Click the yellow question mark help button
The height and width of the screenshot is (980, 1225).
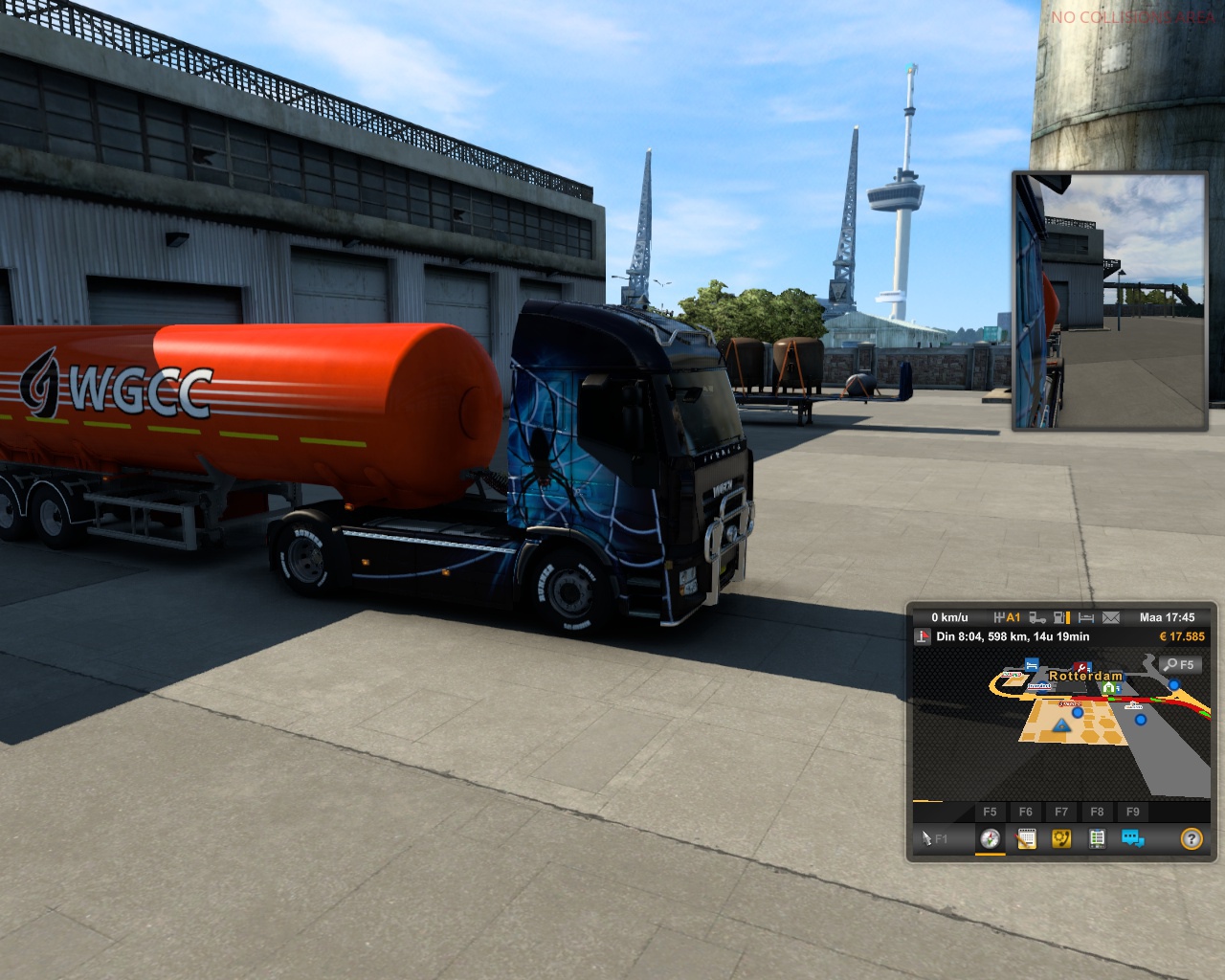pyautogui.click(x=1192, y=839)
